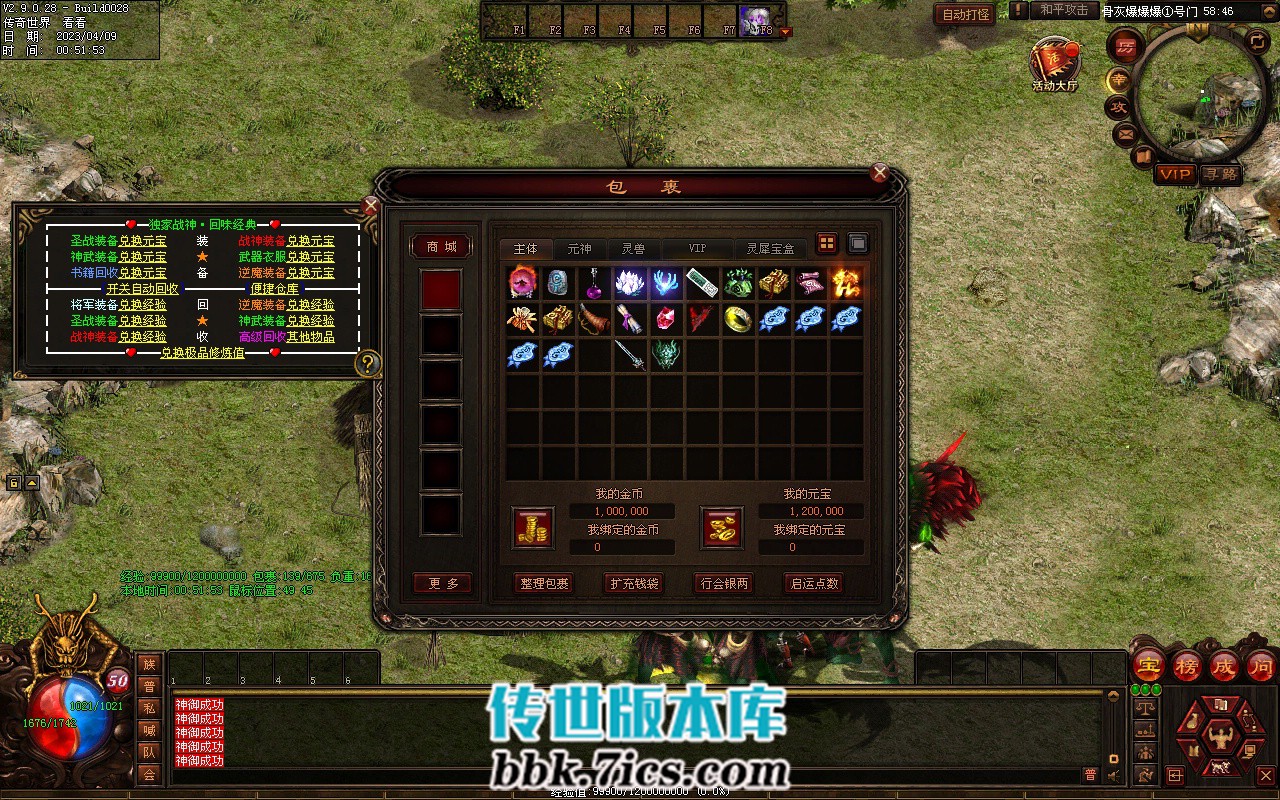Switch to the 灵兽 tab
This screenshot has height=800, width=1280.
[633, 249]
